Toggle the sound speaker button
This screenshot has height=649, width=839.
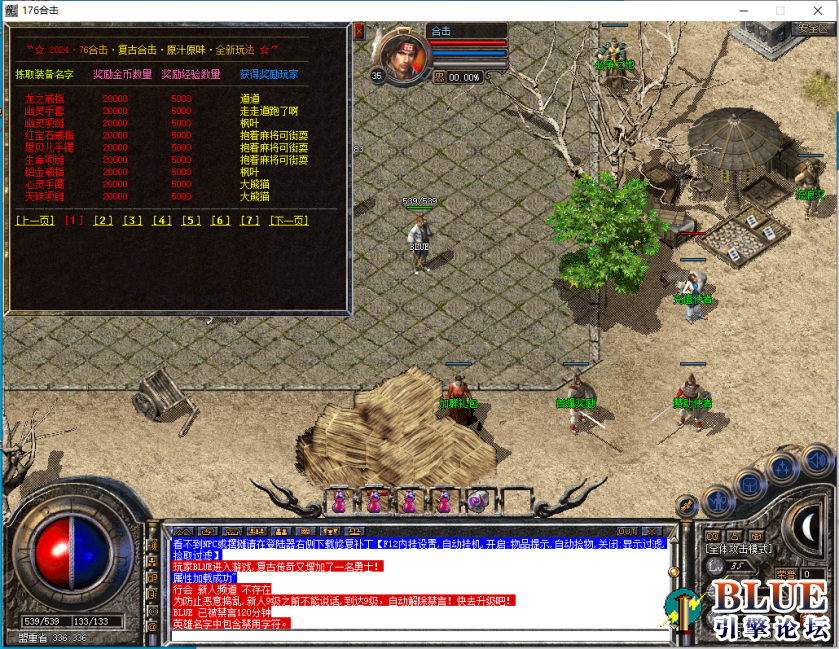816,459
